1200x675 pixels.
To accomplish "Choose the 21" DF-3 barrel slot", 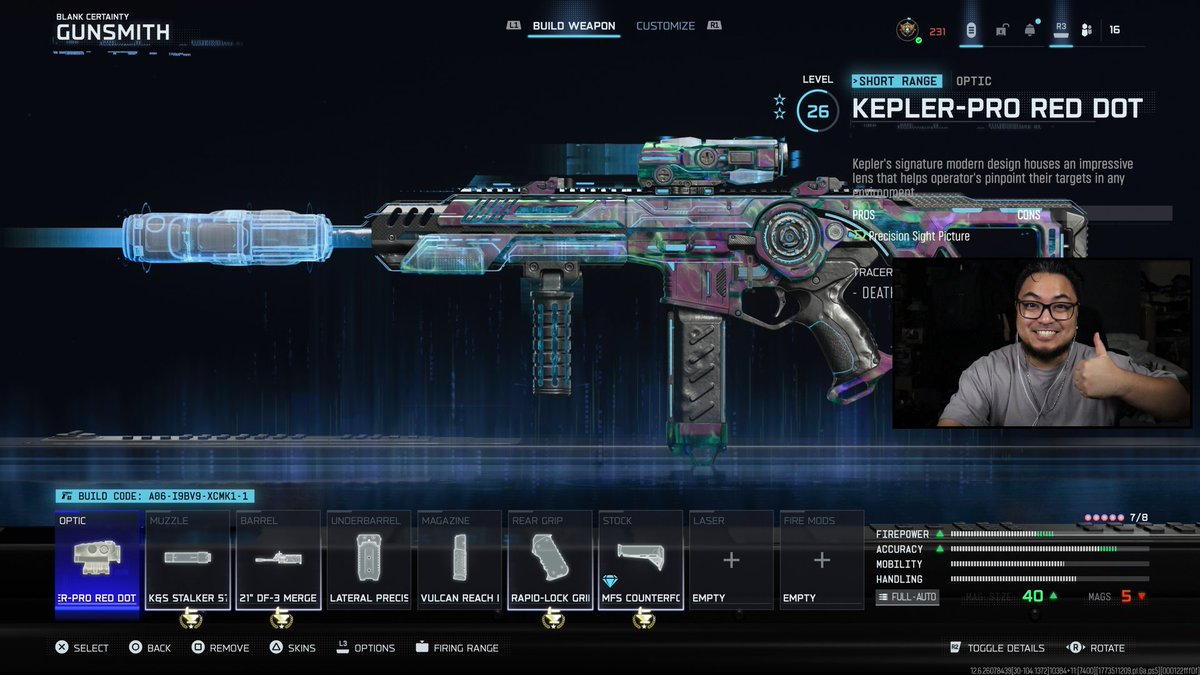I will tap(279, 560).
